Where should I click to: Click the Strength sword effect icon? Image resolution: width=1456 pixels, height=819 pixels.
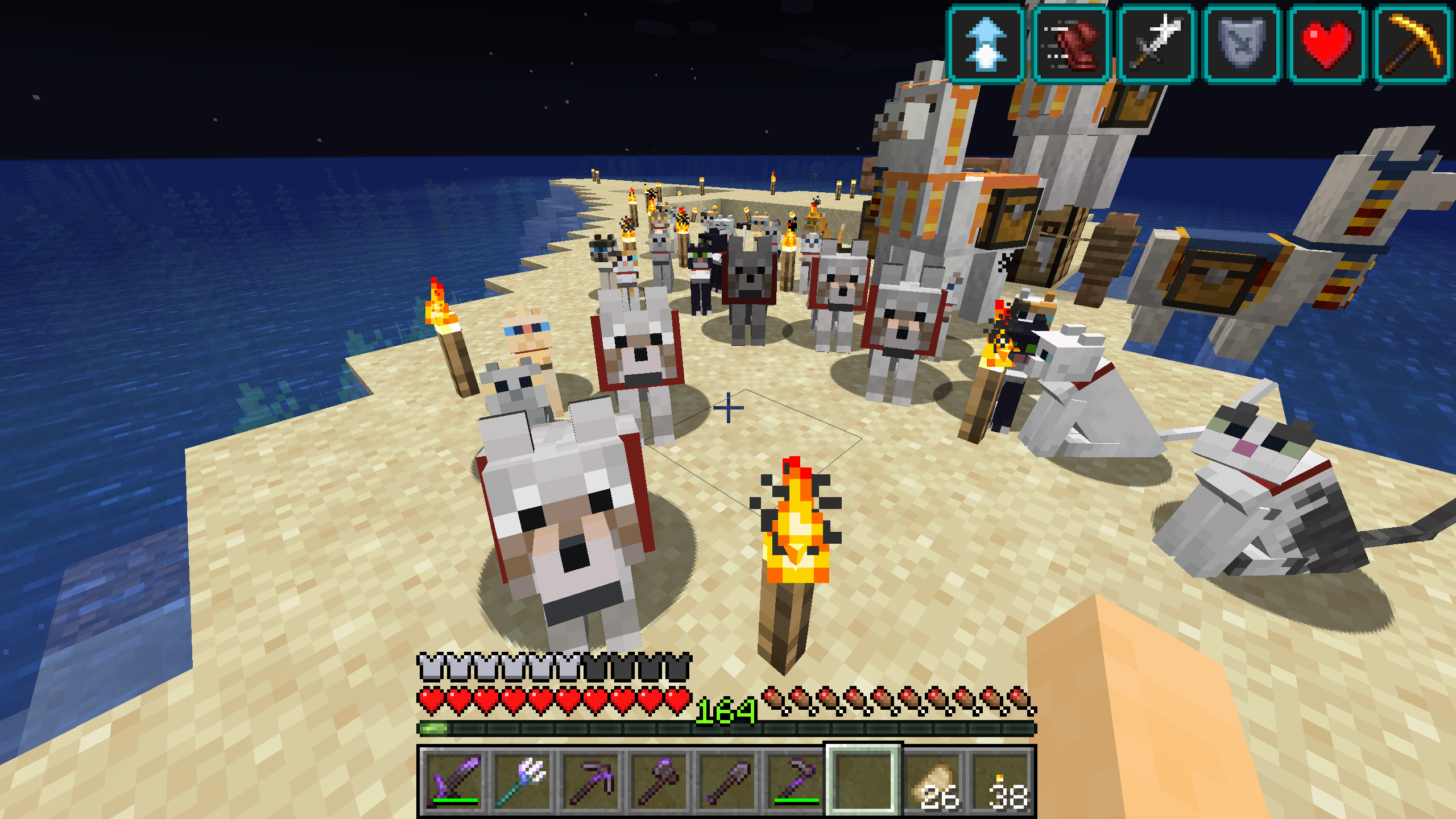click(x=1156, y=44)
